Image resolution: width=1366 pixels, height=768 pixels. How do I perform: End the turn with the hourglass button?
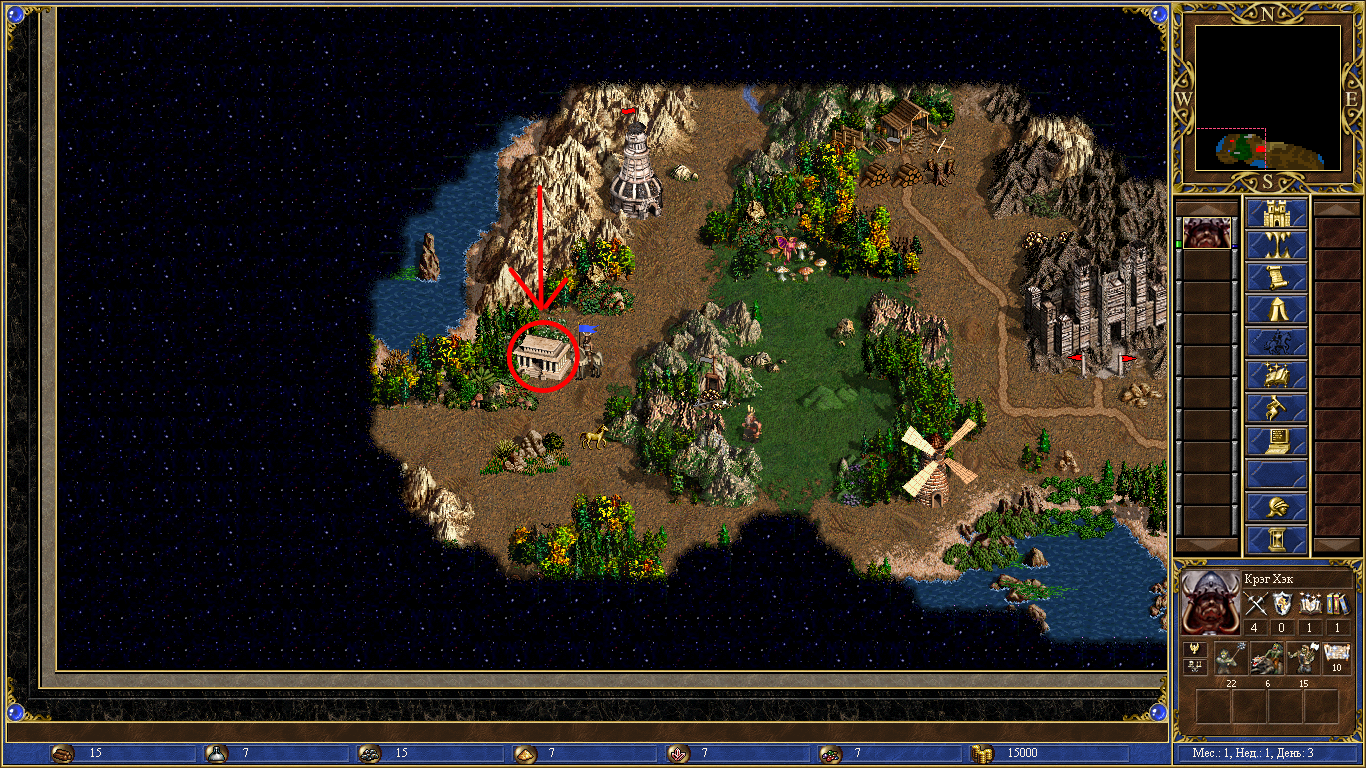1276,539
